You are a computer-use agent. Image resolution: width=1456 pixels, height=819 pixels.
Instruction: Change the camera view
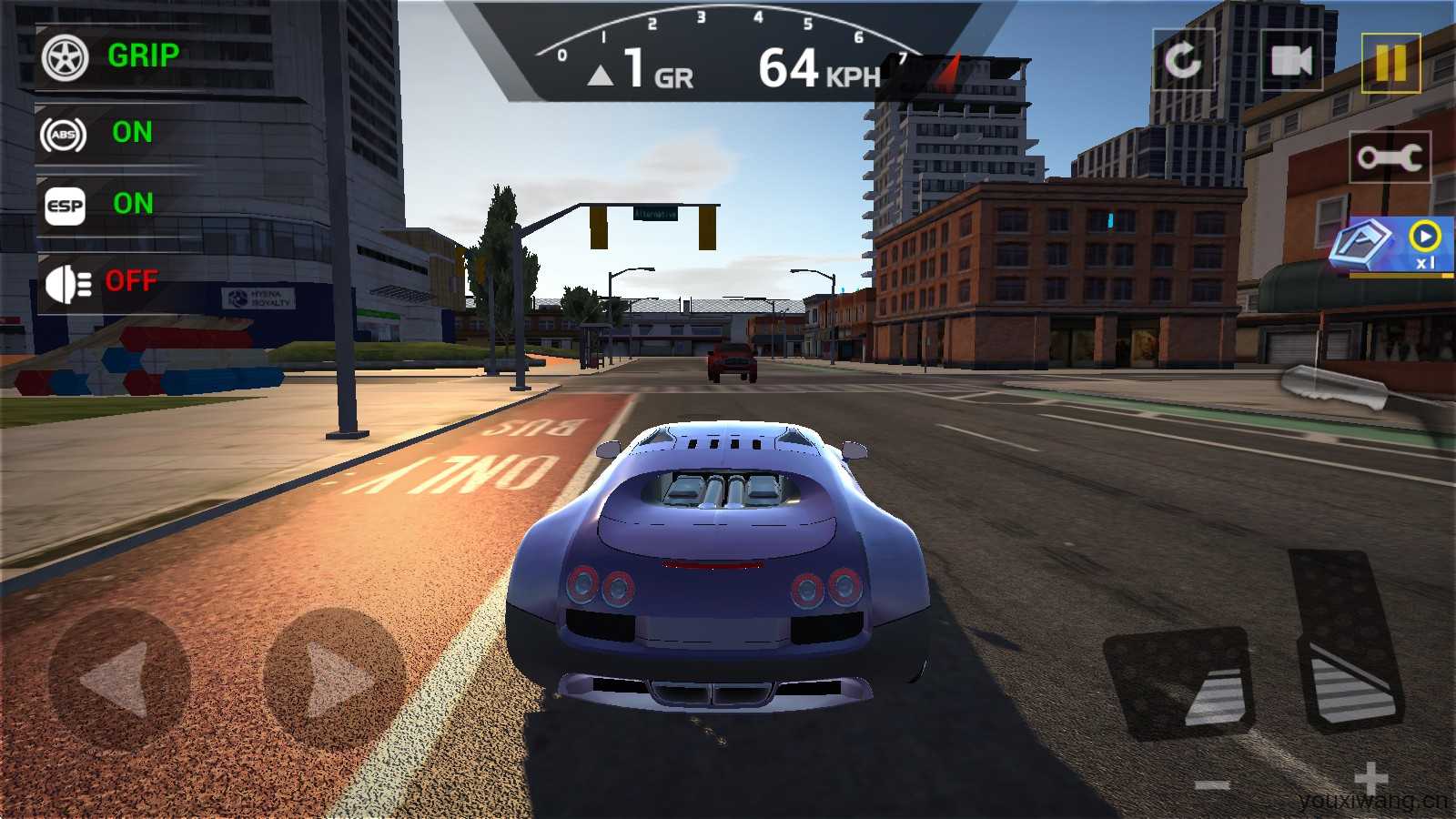pyautogui.click(x=1291, y=61)
